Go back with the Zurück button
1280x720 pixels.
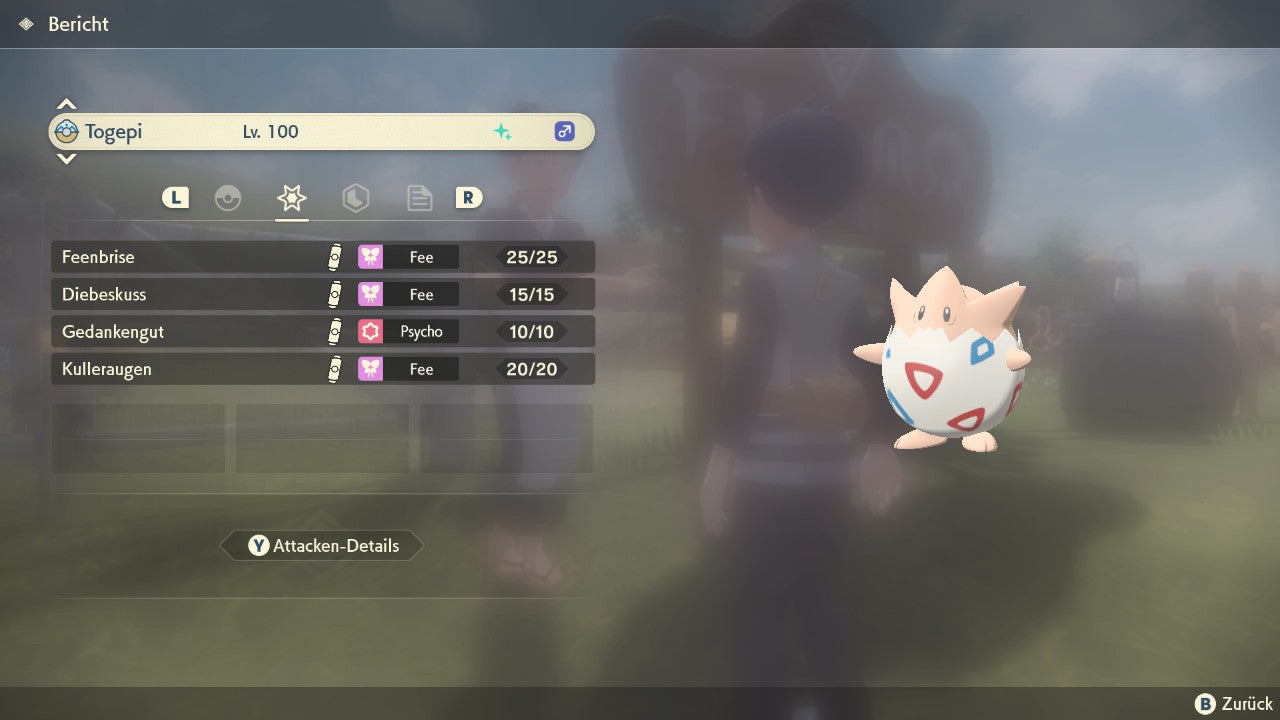coord(1234,704)
